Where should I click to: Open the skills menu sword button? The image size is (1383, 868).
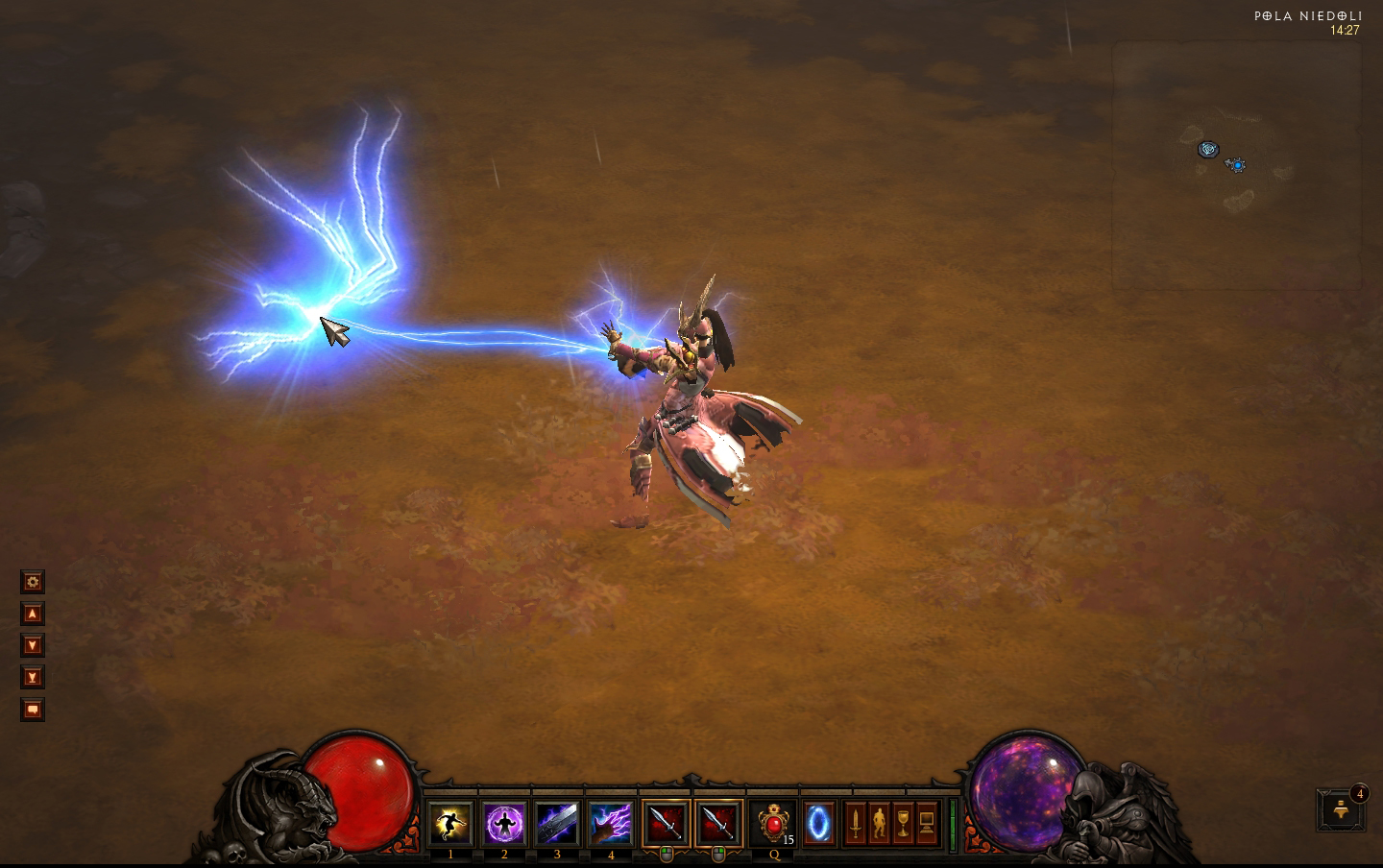click(x=855, y=823)
